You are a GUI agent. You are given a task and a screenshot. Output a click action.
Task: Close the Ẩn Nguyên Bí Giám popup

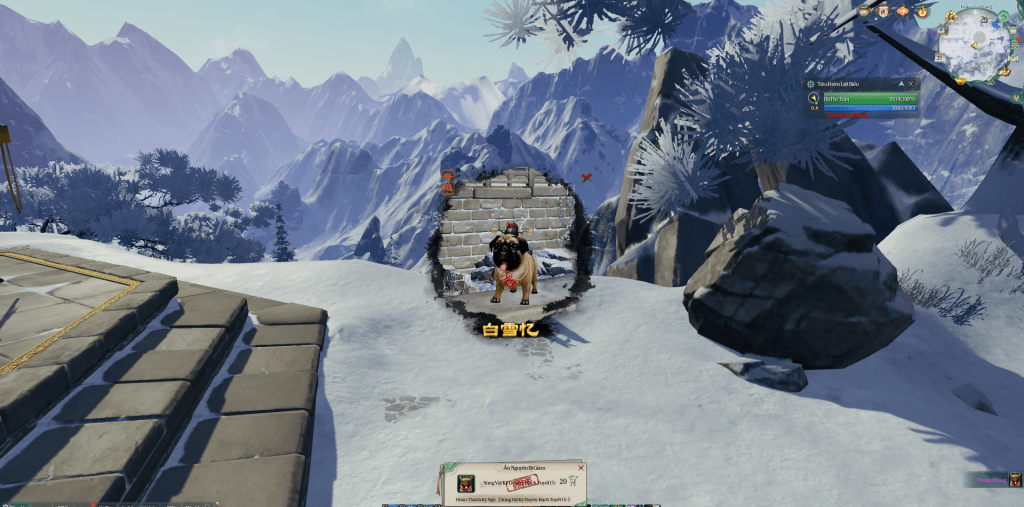click(x=581, y=468)
